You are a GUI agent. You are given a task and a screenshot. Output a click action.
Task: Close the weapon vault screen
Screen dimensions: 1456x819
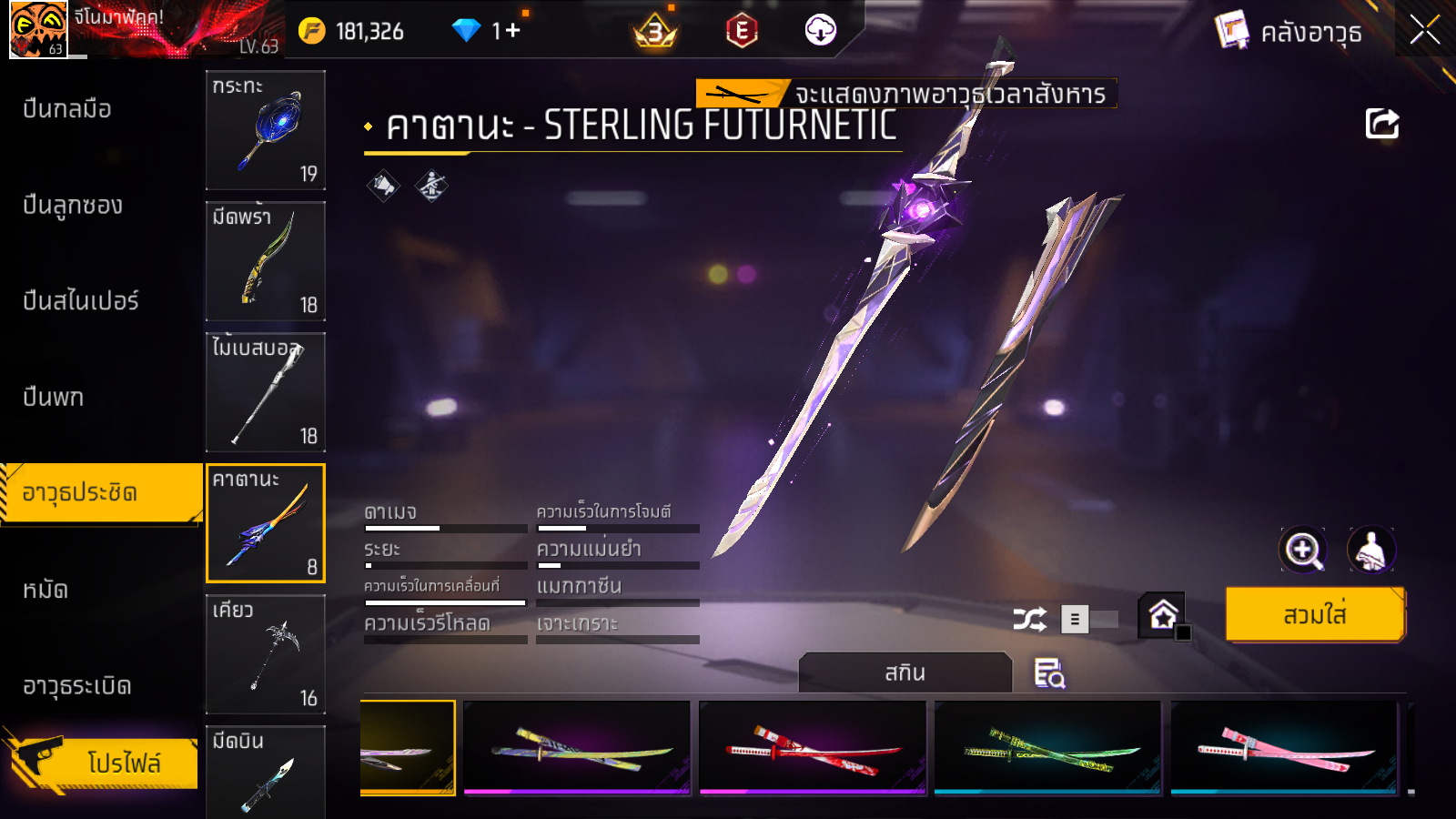(1425, 30)
